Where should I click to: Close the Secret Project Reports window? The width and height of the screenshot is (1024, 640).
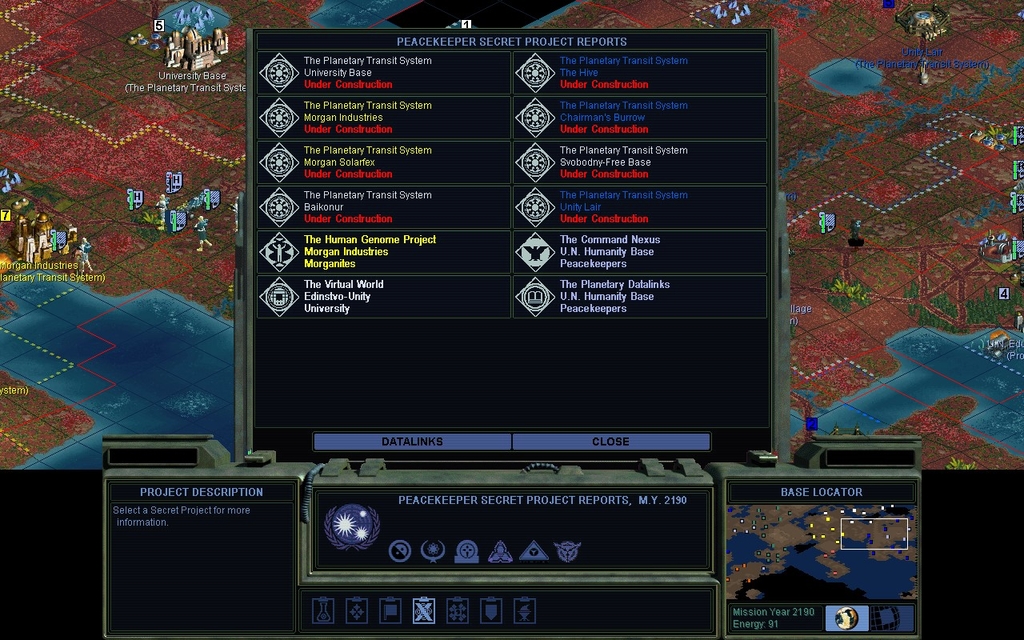click(x=611, y=442)
